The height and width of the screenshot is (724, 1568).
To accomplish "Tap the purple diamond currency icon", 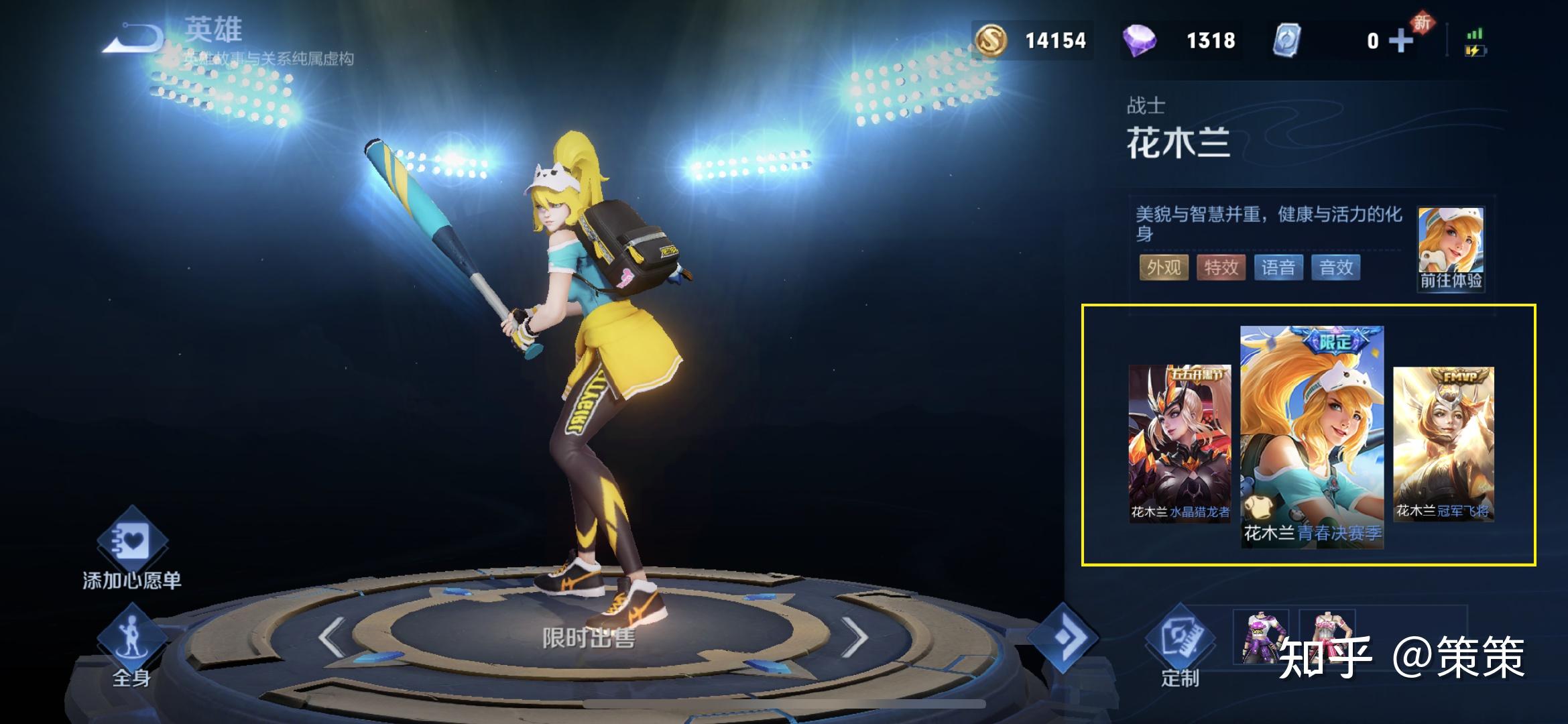I will point(1139,40).
